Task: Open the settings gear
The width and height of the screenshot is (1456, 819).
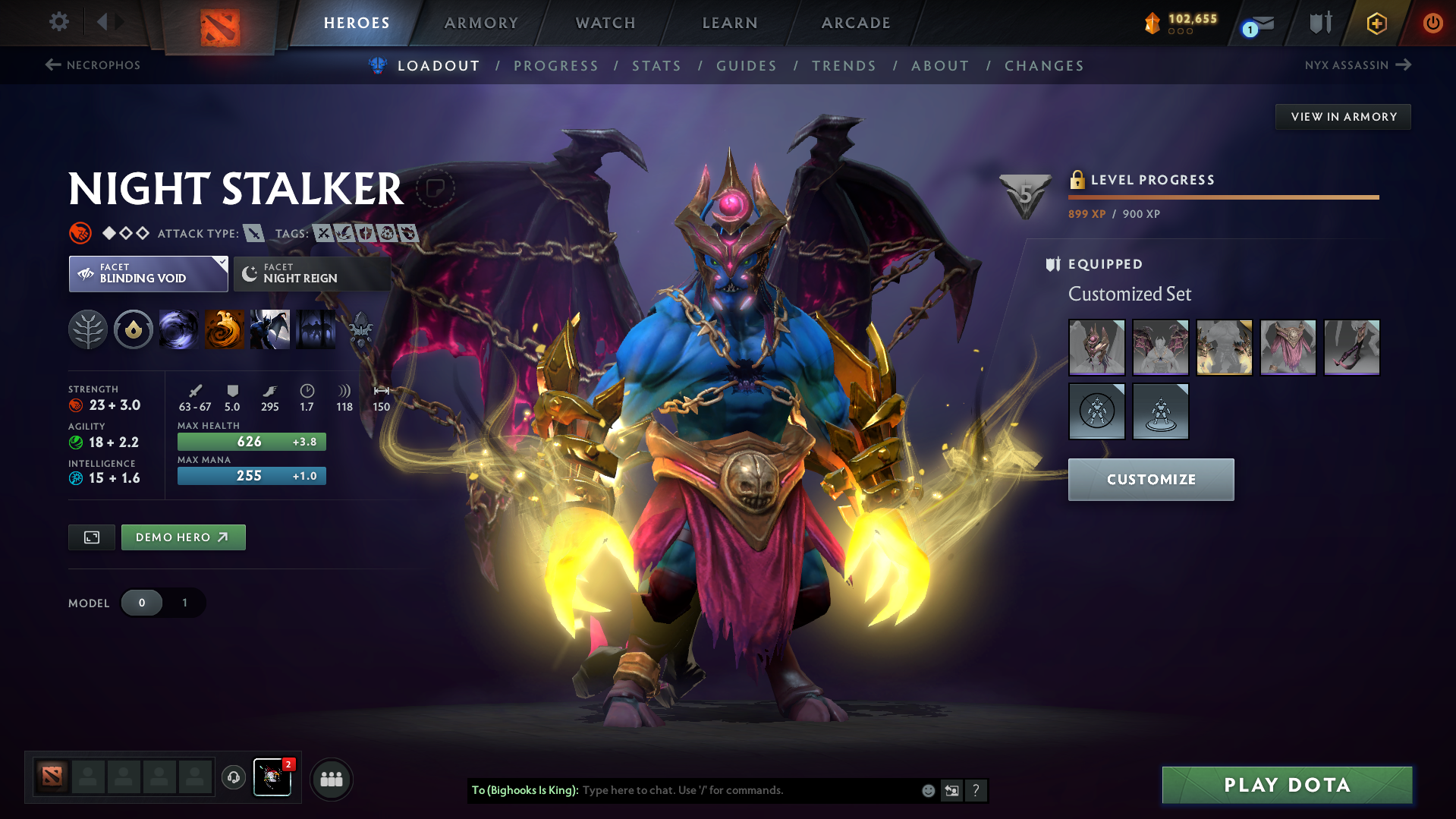Action: 58,22
